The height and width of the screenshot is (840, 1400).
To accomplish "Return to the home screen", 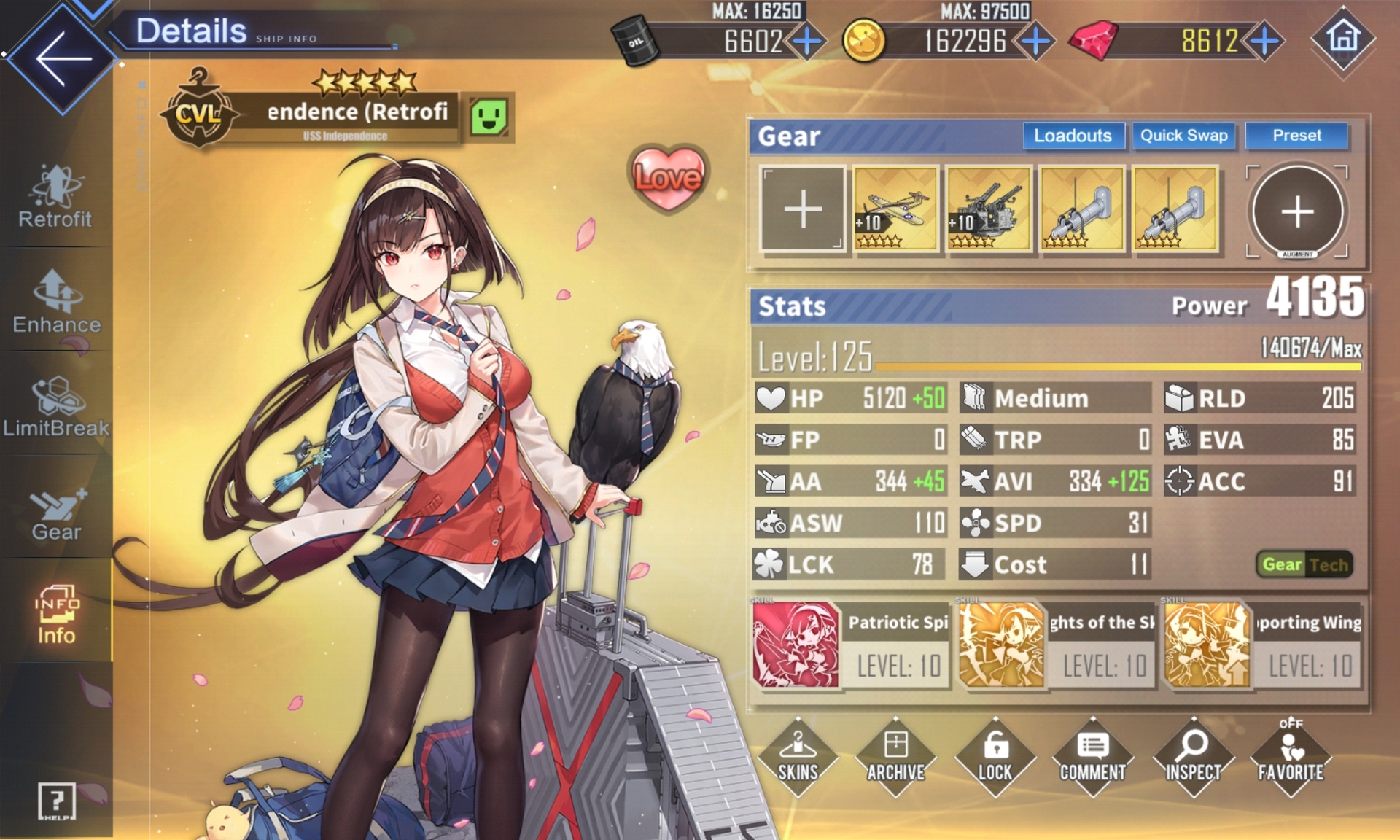I will 1343,38.
